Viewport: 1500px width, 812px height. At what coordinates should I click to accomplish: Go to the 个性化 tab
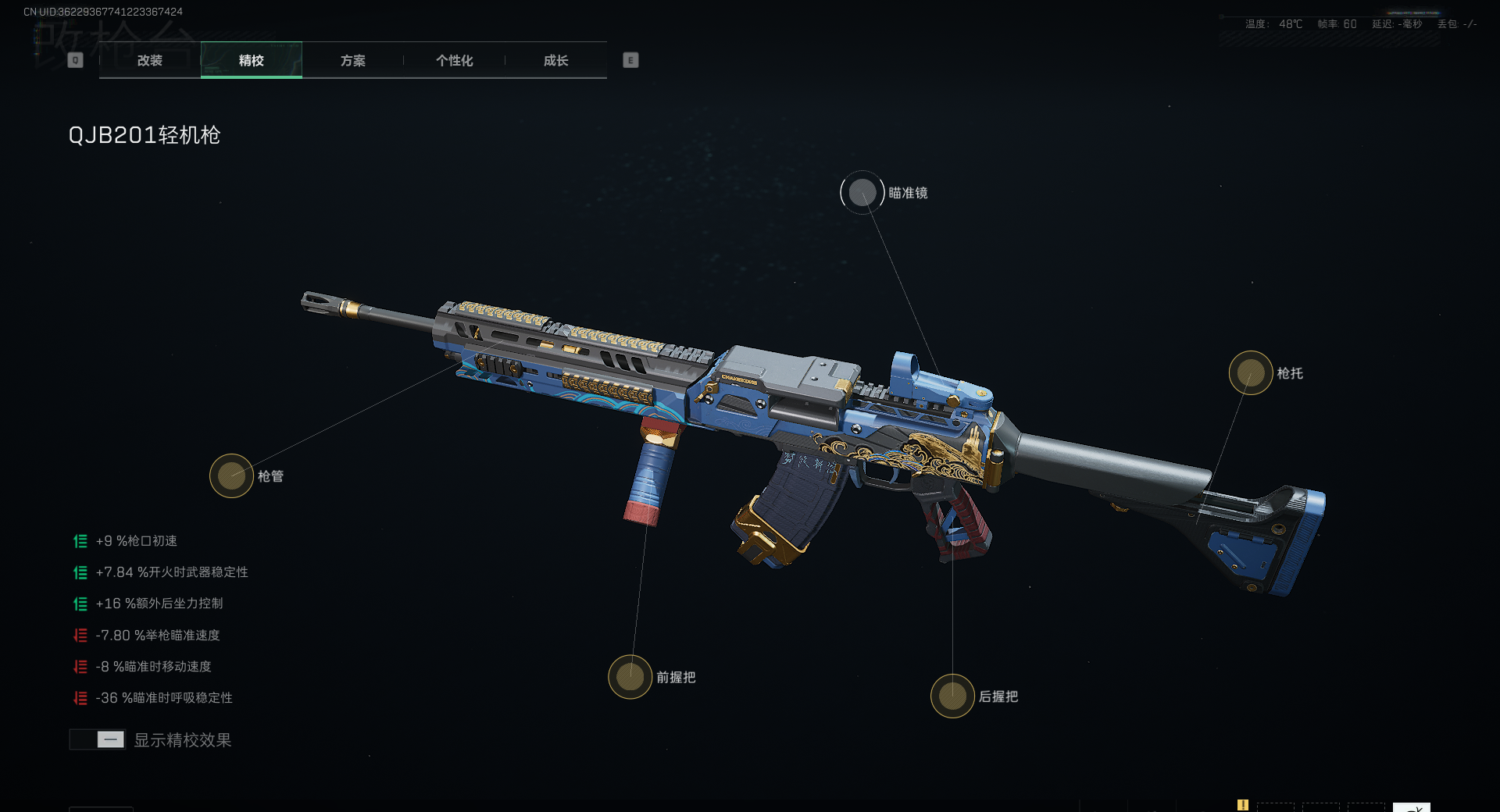[x=455, y=60]
